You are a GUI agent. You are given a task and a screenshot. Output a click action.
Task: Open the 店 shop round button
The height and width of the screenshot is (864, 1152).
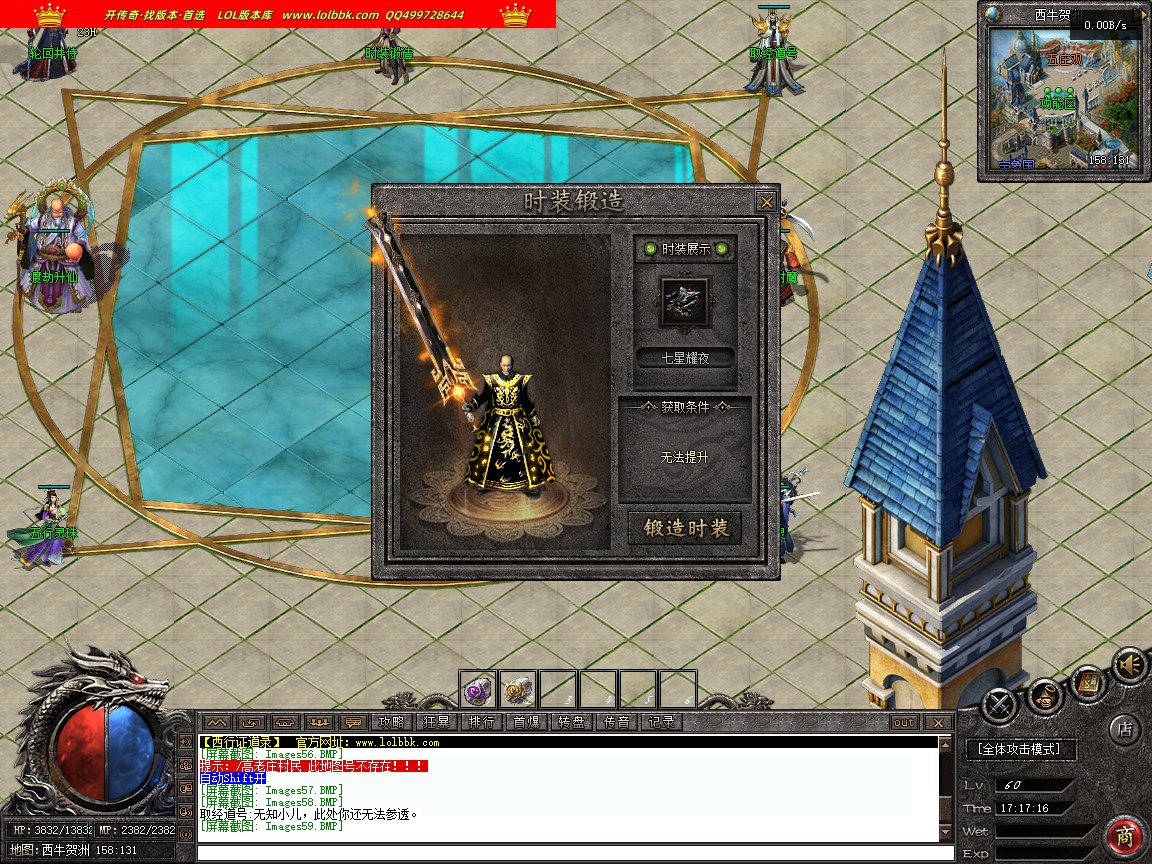pos(1125,729)
